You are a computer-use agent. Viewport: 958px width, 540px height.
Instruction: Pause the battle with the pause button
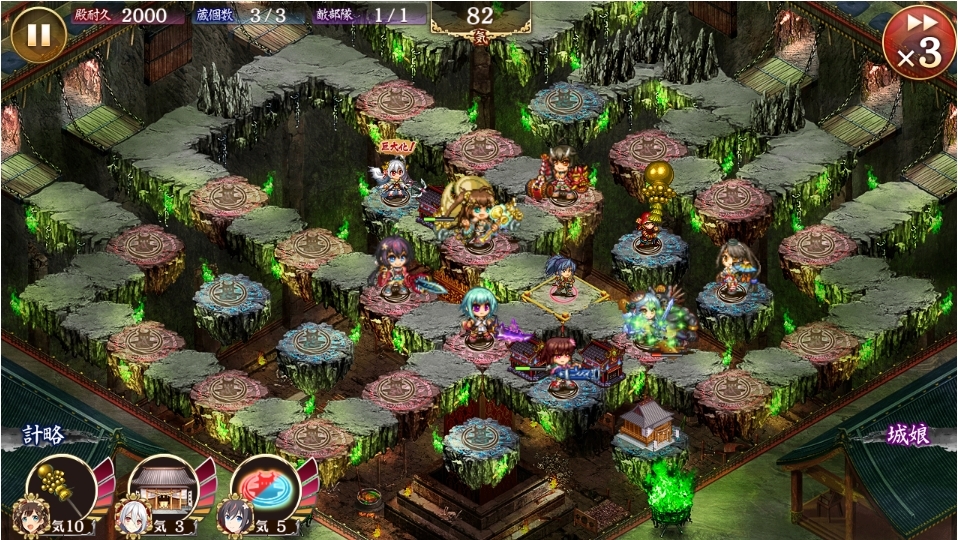tap(38, 34)
